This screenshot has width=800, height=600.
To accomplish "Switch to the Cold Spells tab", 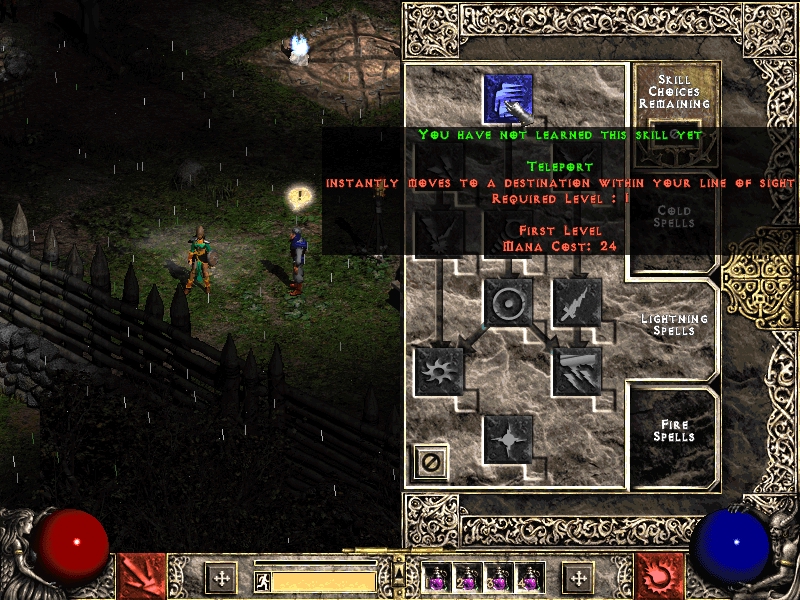I will (673, 217).
